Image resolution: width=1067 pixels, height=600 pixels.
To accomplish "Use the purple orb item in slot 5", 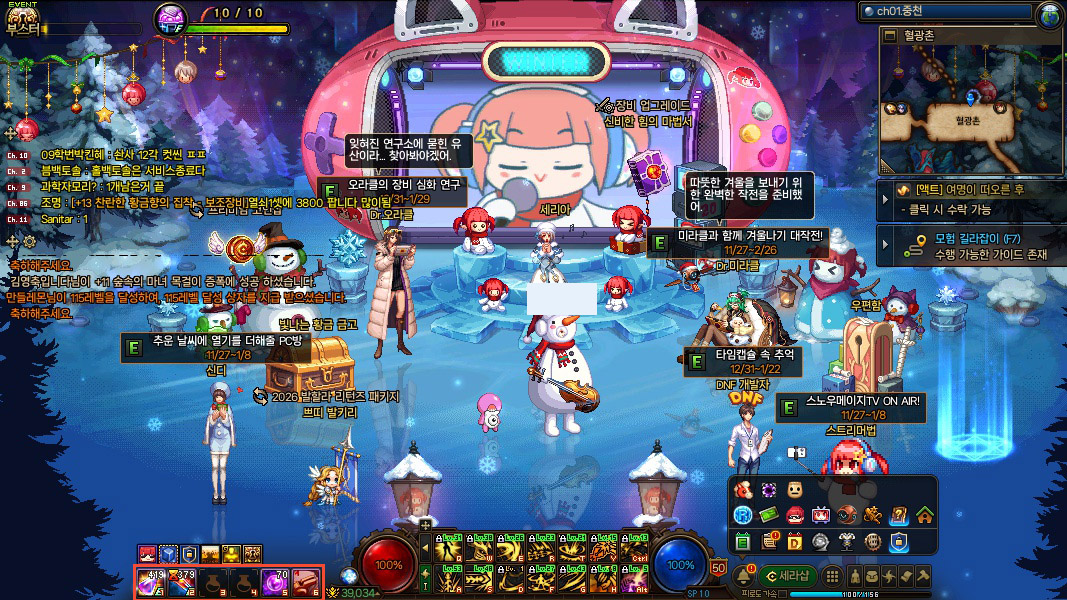I will [275, 580].
